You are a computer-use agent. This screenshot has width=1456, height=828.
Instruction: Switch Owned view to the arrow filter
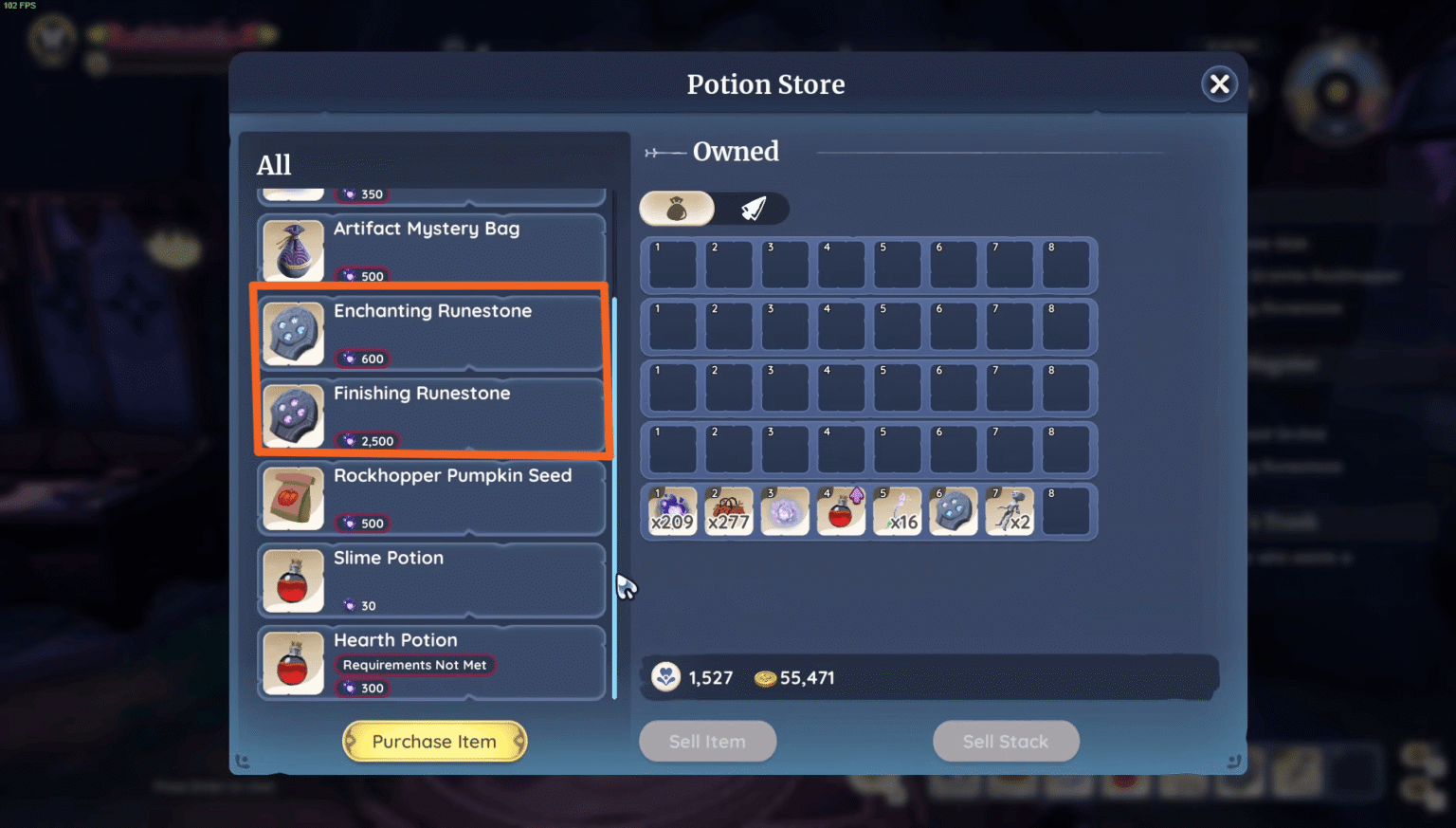click(x=755, y=208)
